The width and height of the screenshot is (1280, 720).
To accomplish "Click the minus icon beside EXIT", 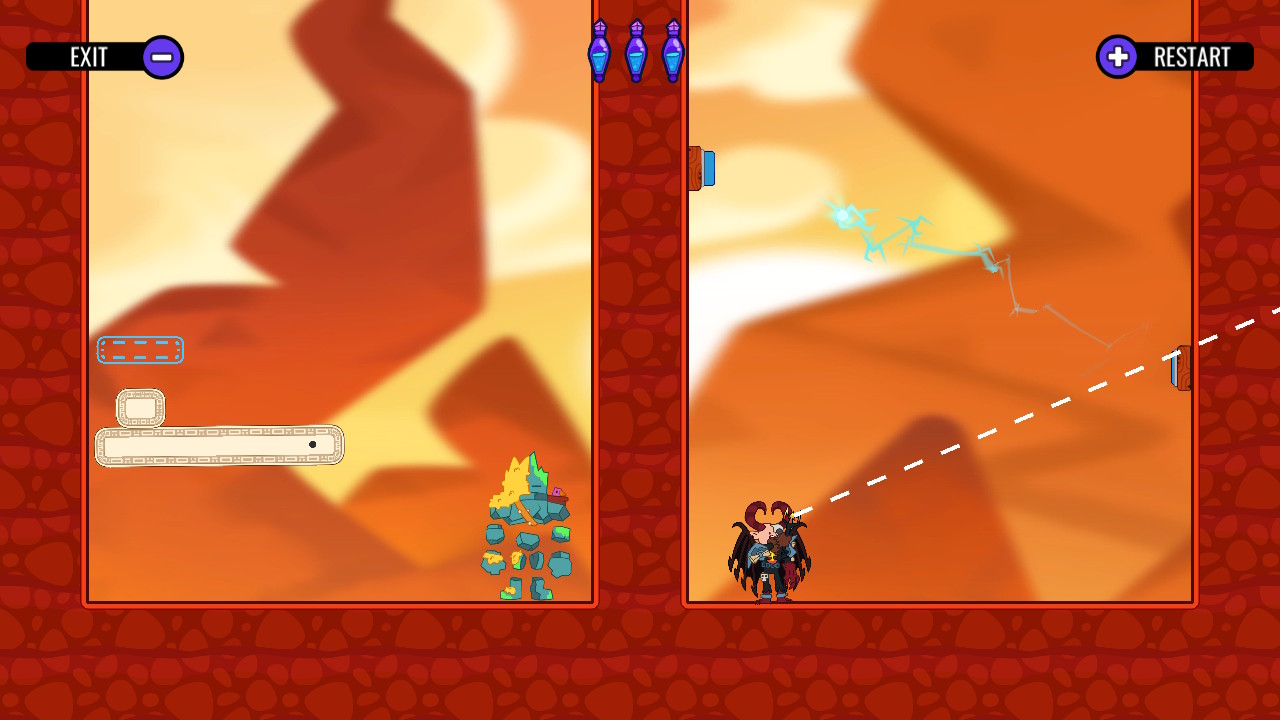I will pos(161,56).
